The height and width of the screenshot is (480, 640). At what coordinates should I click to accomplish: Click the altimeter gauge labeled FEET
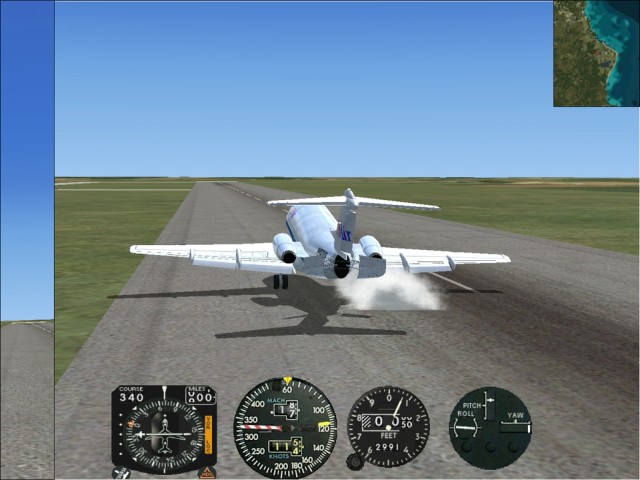pos(388,426)
